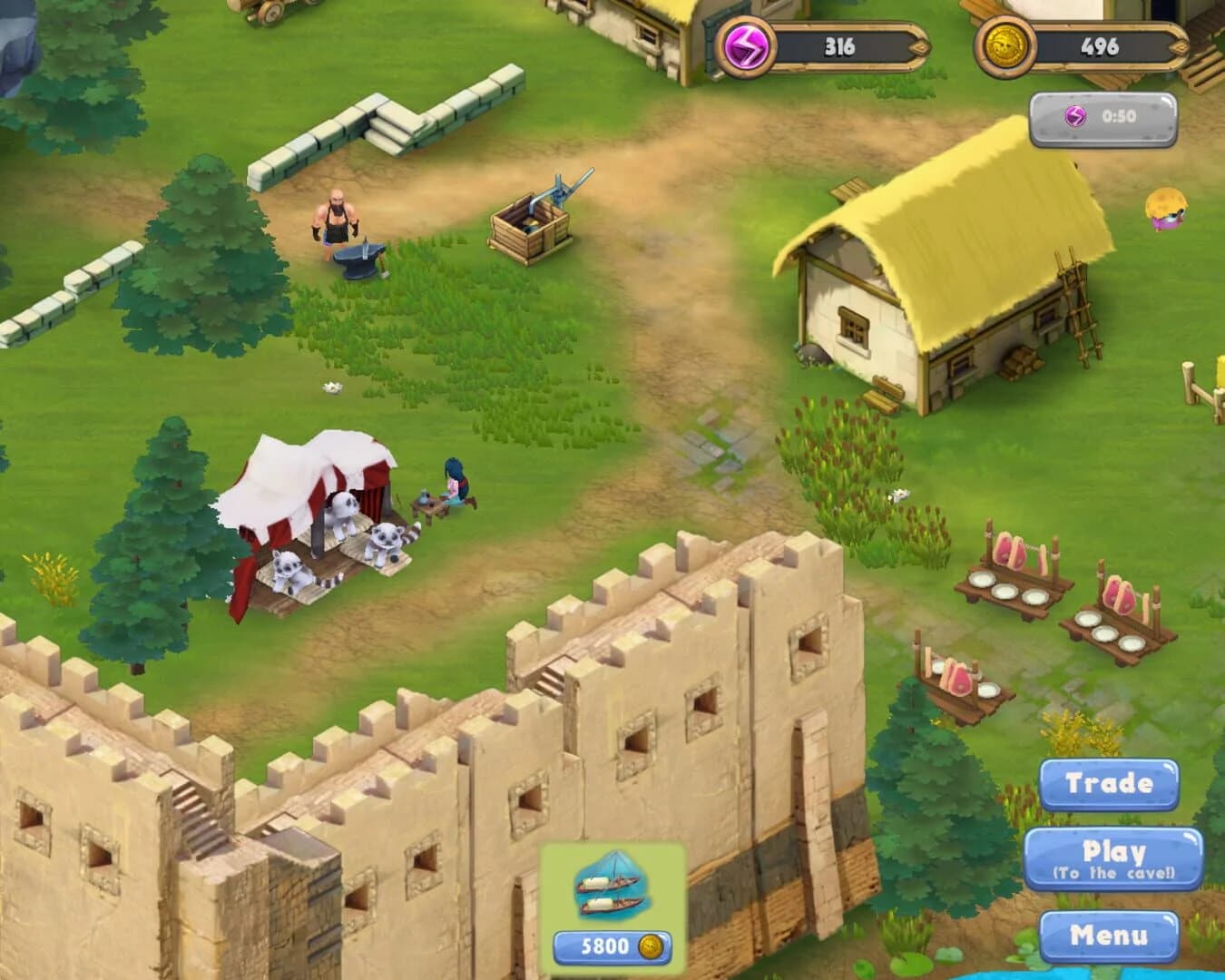
Task: Click the Trade button
Action: (x=1111, y=783)
